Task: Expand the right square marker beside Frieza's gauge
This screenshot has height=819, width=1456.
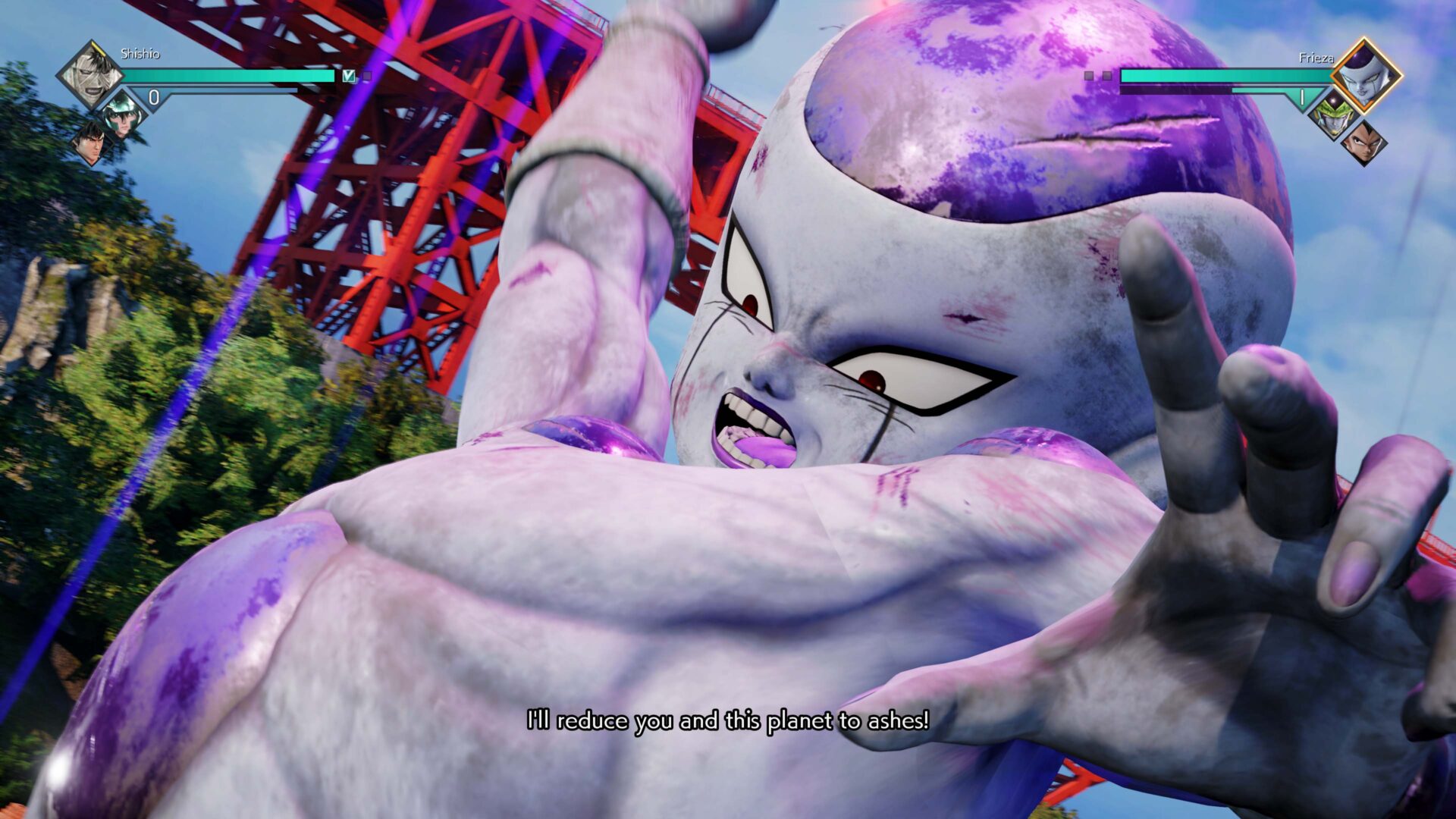Action: pos(1107,75)
